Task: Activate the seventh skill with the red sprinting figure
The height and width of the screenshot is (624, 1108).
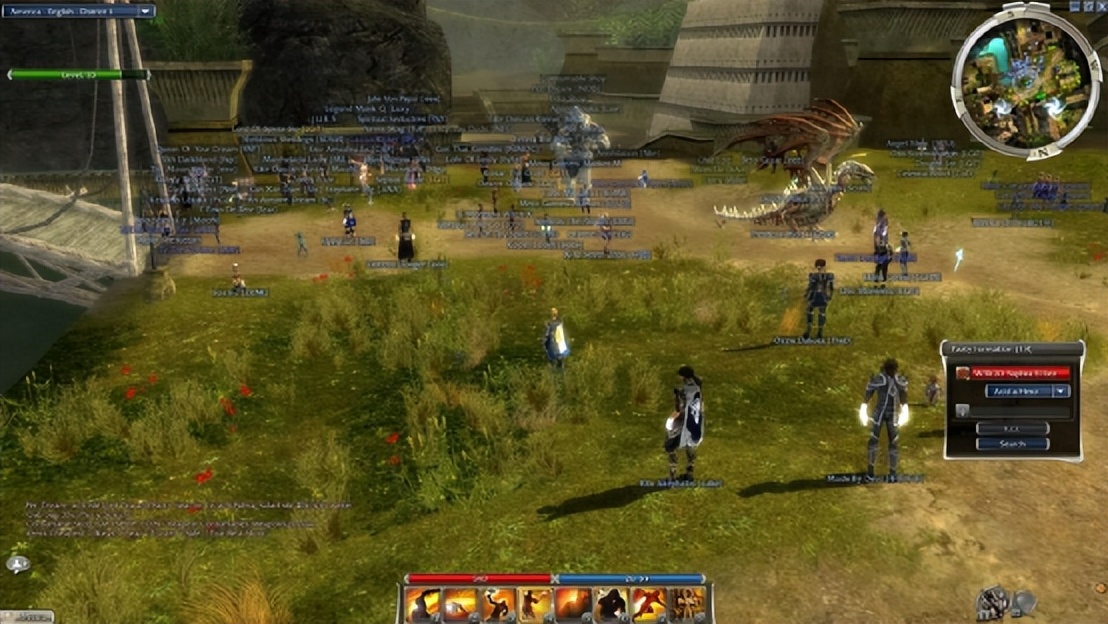Action: (649, 604)
